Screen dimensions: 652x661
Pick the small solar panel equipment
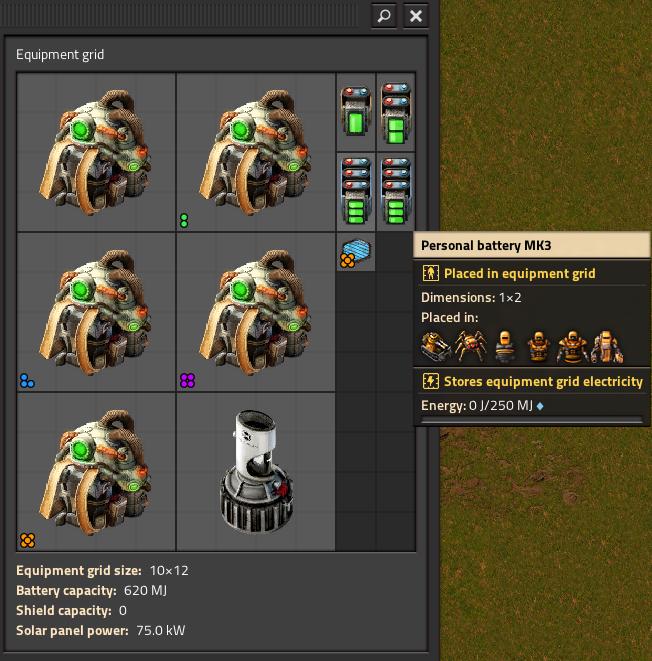coord(356,252)
